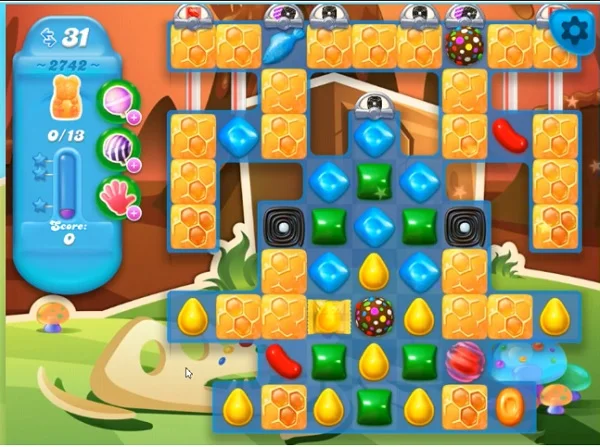Choose the yellow wrapped candy tile
The width and height of the screenshot is (600, 447).
coord(328,316)
